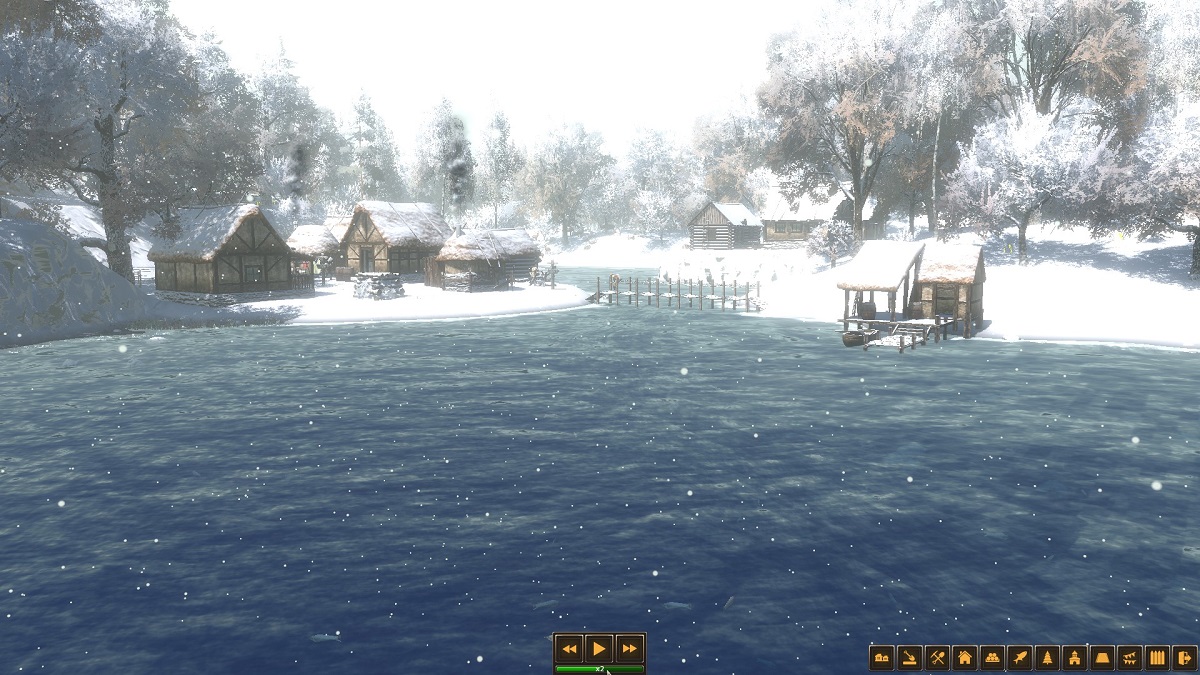
Task: Open the fish icon fishing category
Action: [x=1020, y=658]
